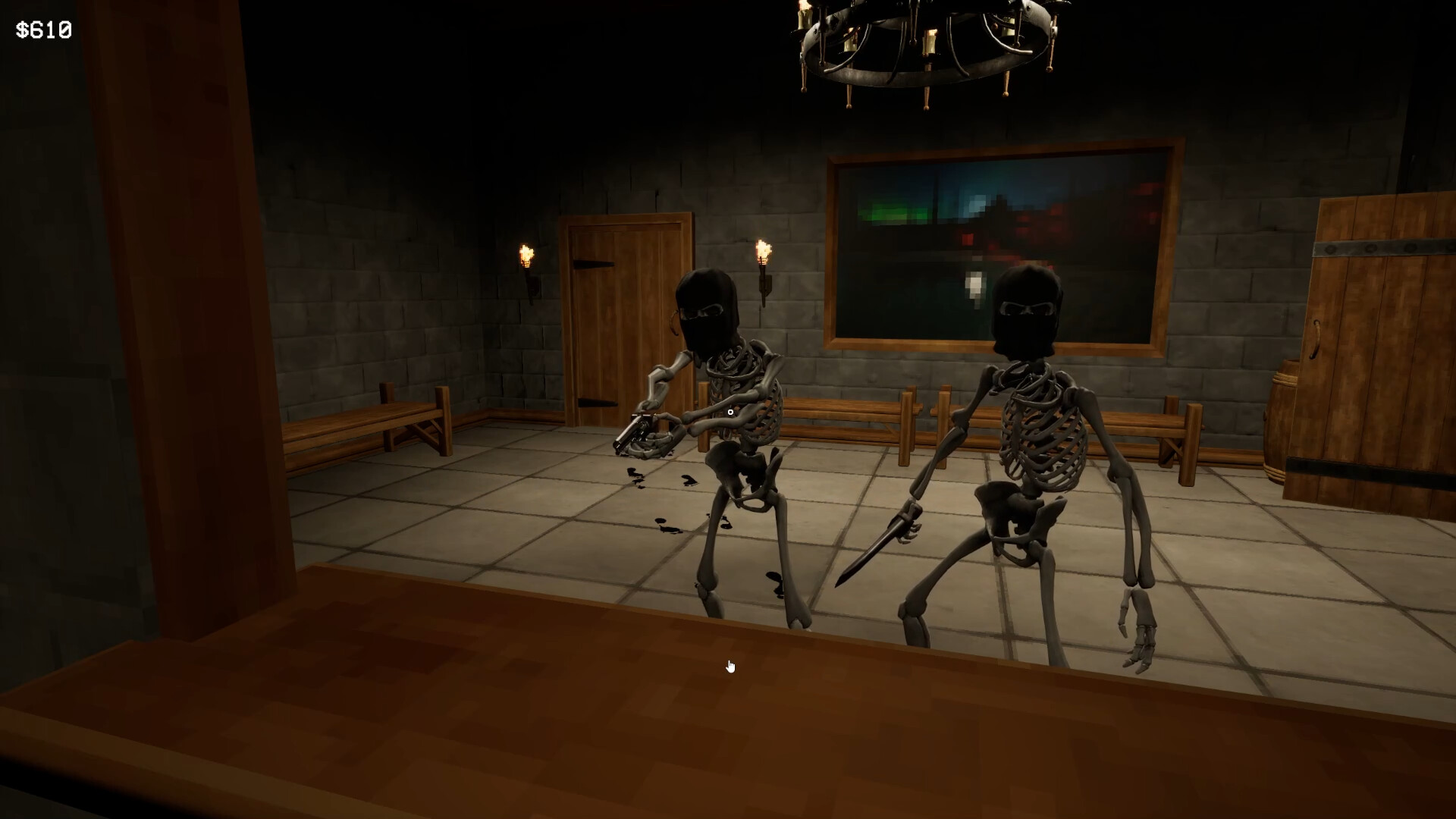
Task: Click the $610 money counter display
Action: 42,30
